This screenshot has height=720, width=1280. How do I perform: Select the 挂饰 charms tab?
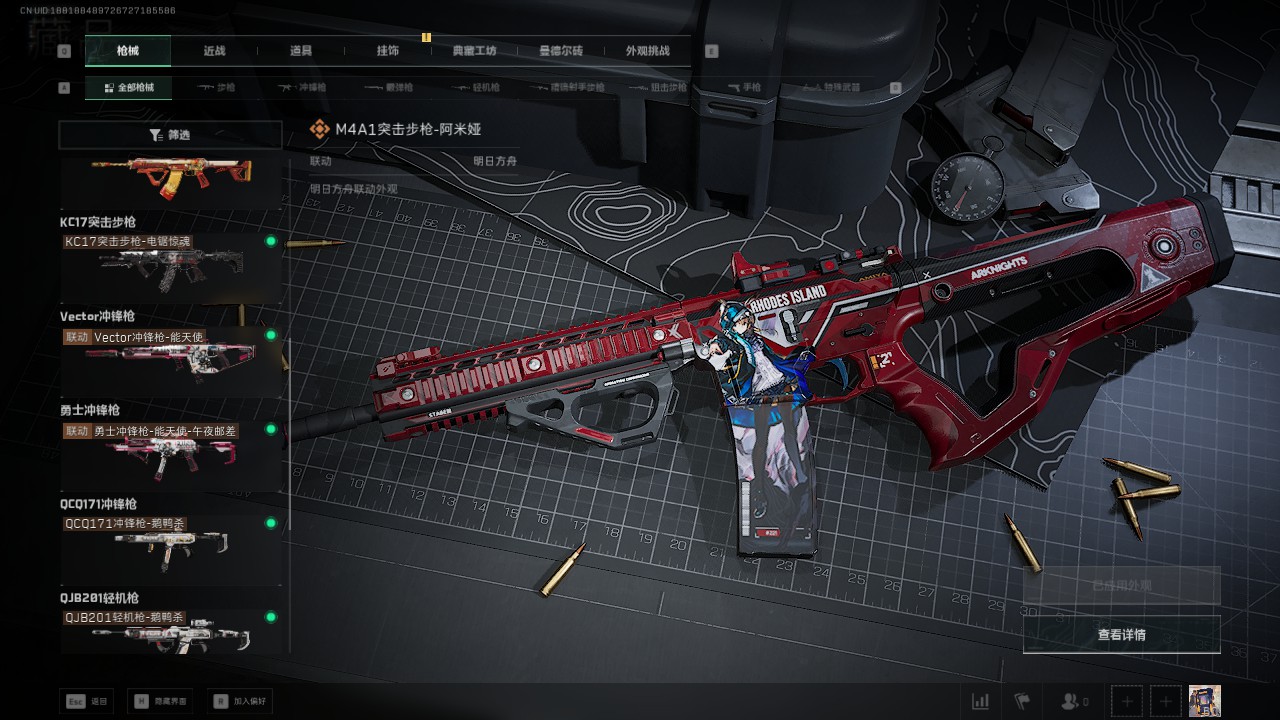tap(387, 51)
